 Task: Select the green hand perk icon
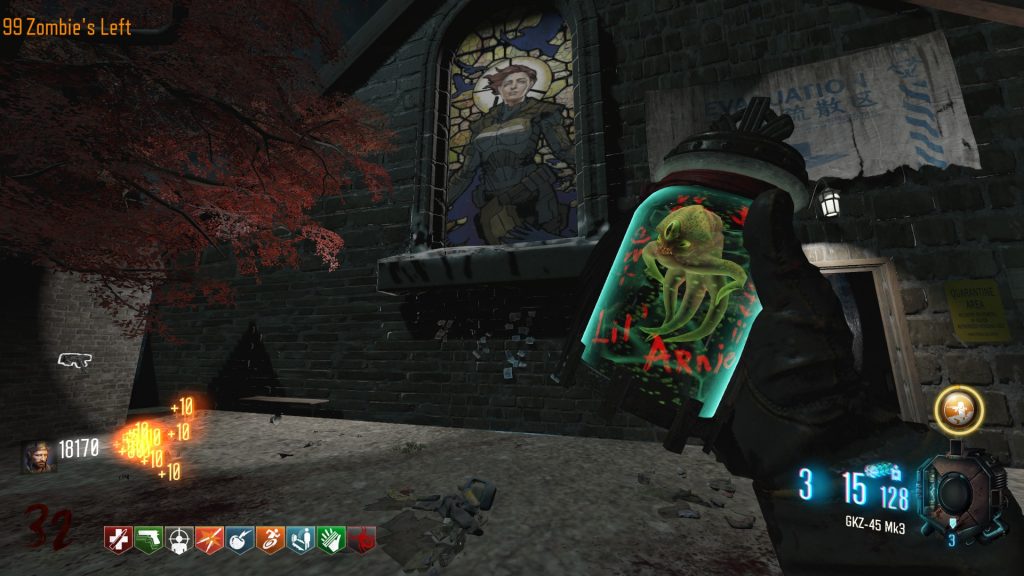(331, 539)
